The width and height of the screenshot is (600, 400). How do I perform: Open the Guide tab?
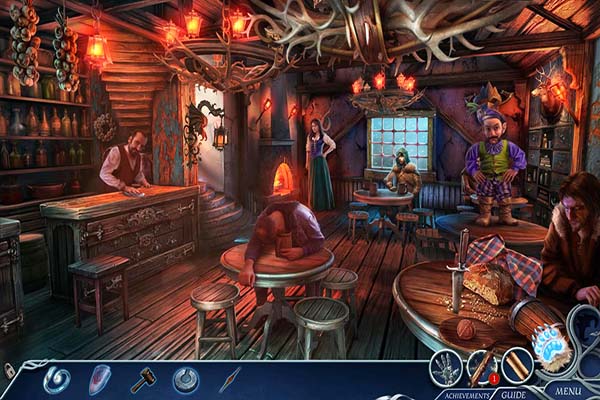[514, 394]
